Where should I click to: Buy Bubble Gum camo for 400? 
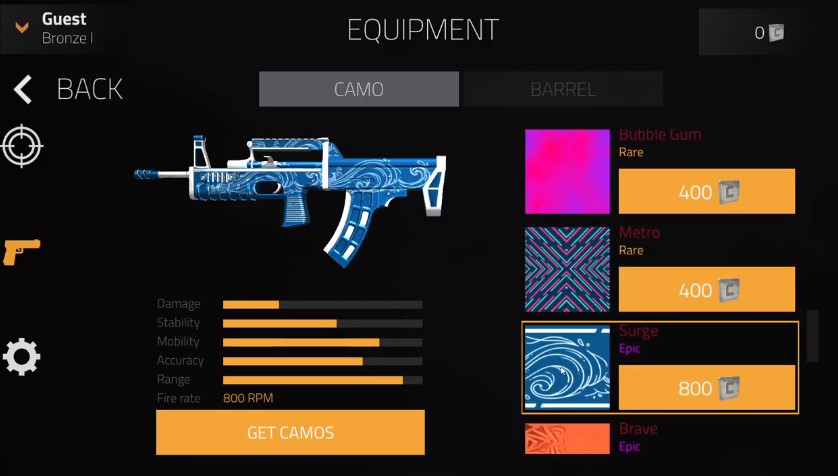706,192
